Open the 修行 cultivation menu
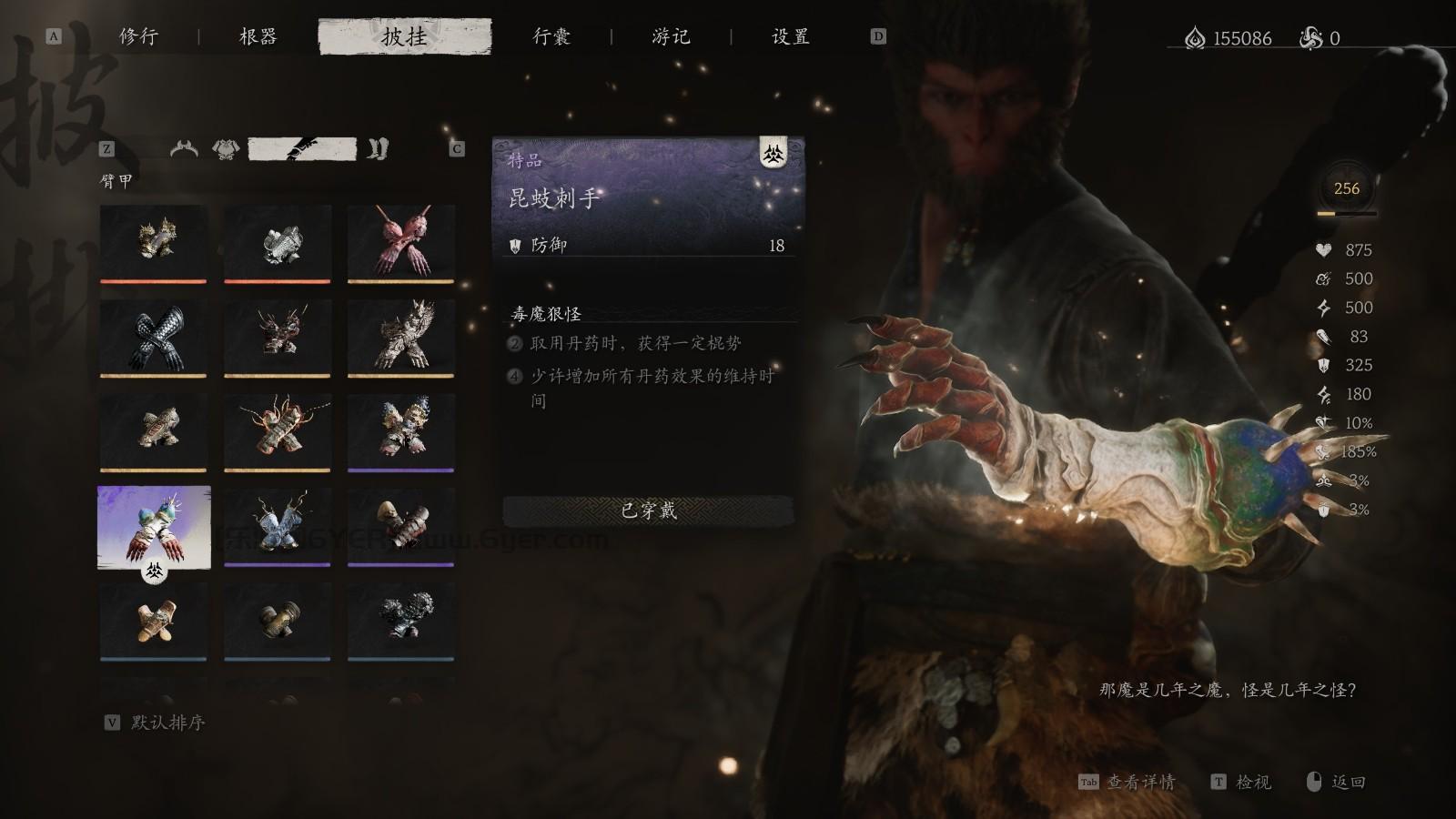The height and width of the screenshot is (819, 1456). tap(136, 37)
